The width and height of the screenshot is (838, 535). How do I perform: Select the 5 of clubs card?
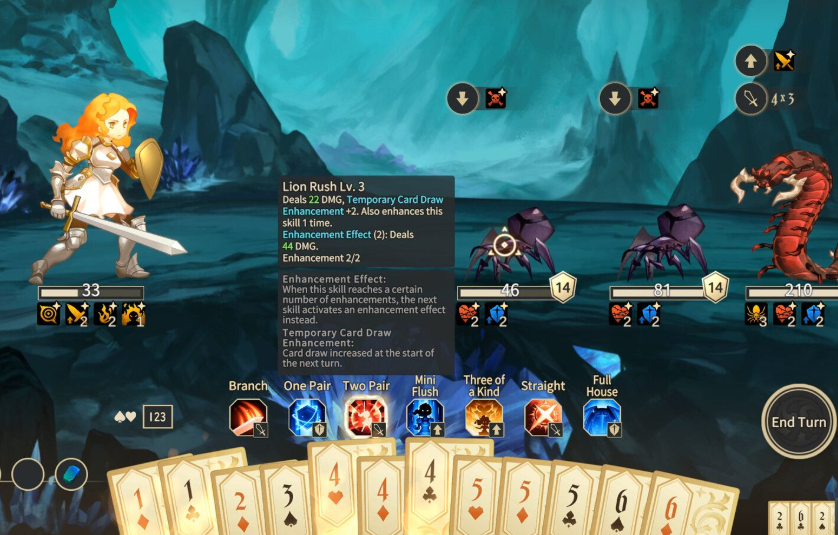coord(572,500)
